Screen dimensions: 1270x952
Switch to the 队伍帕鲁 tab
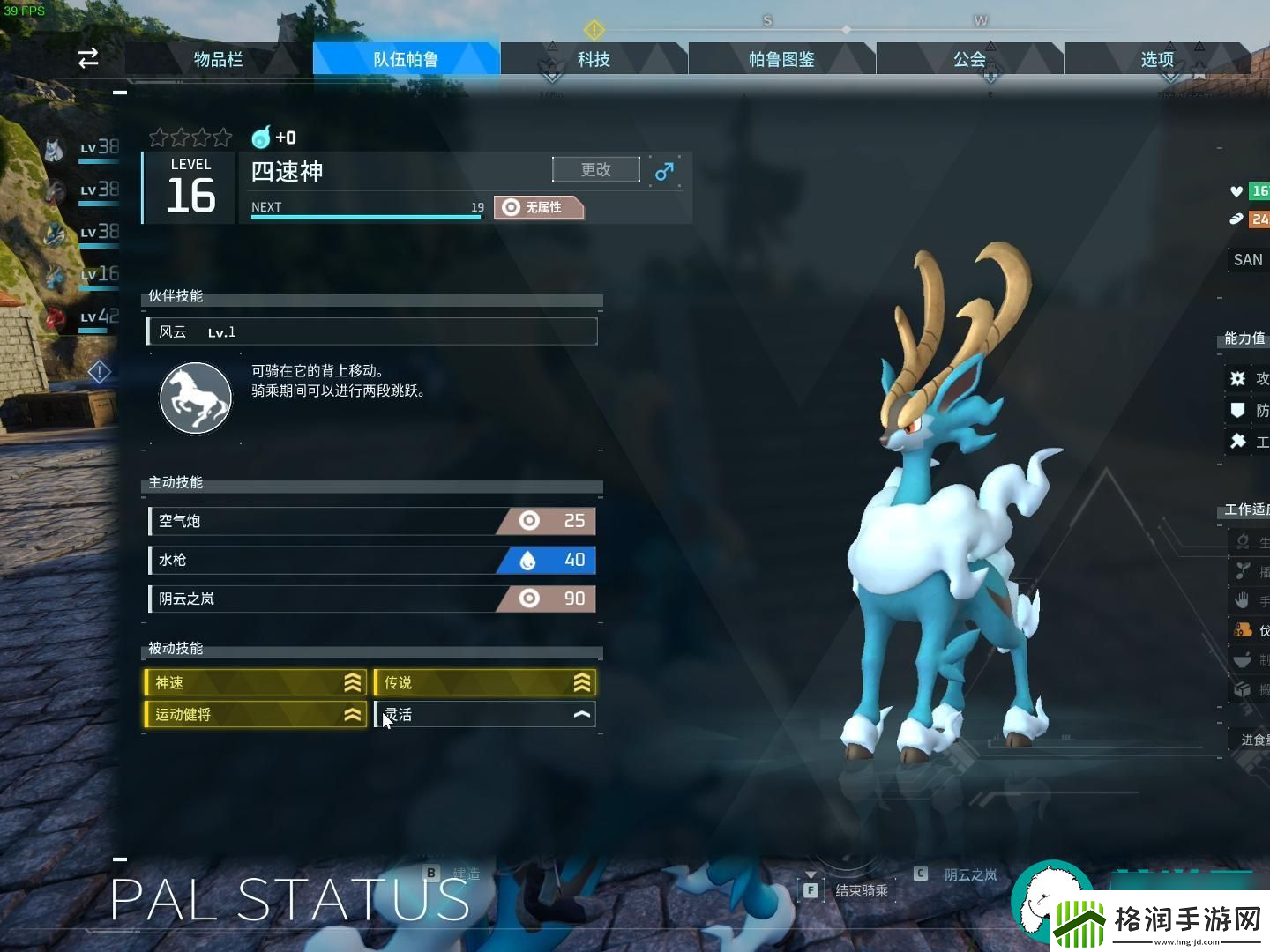(x=406, y=59)
